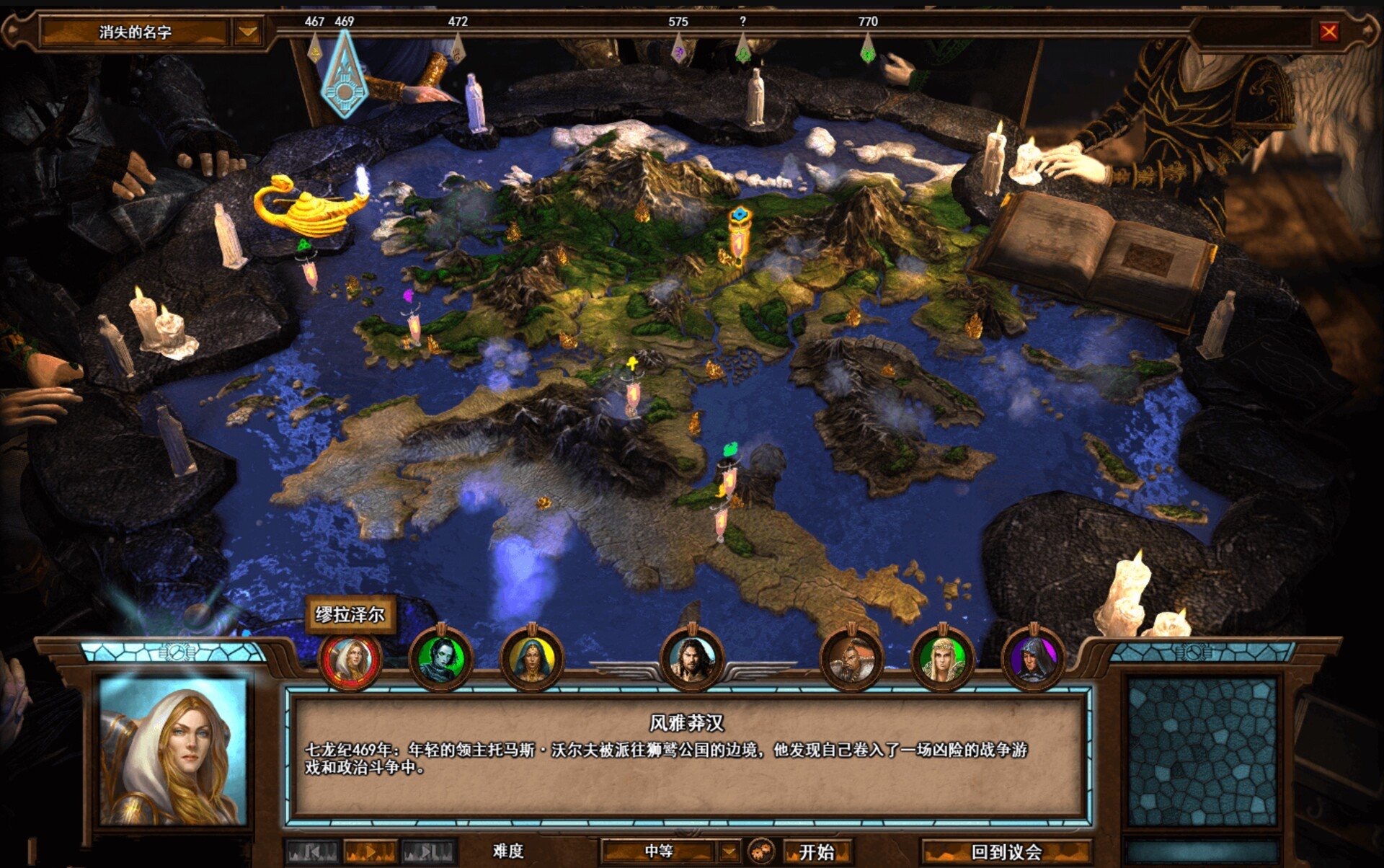Image resolution: width=1384 pixels, height=868 pixels.
Task: Select the year 467 timeline marker
Action: pos(315,49)
